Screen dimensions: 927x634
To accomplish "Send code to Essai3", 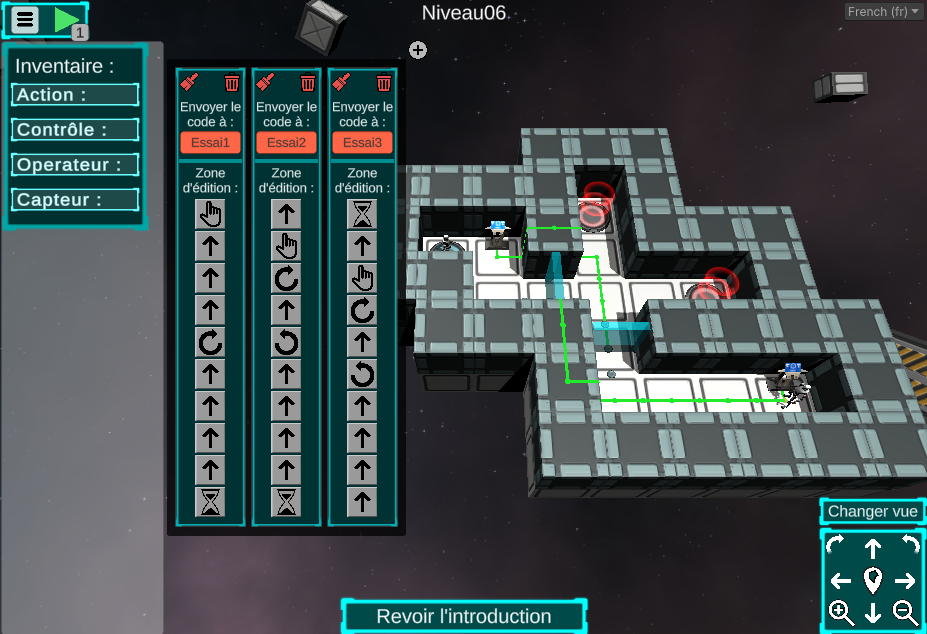I will point(363,142).
